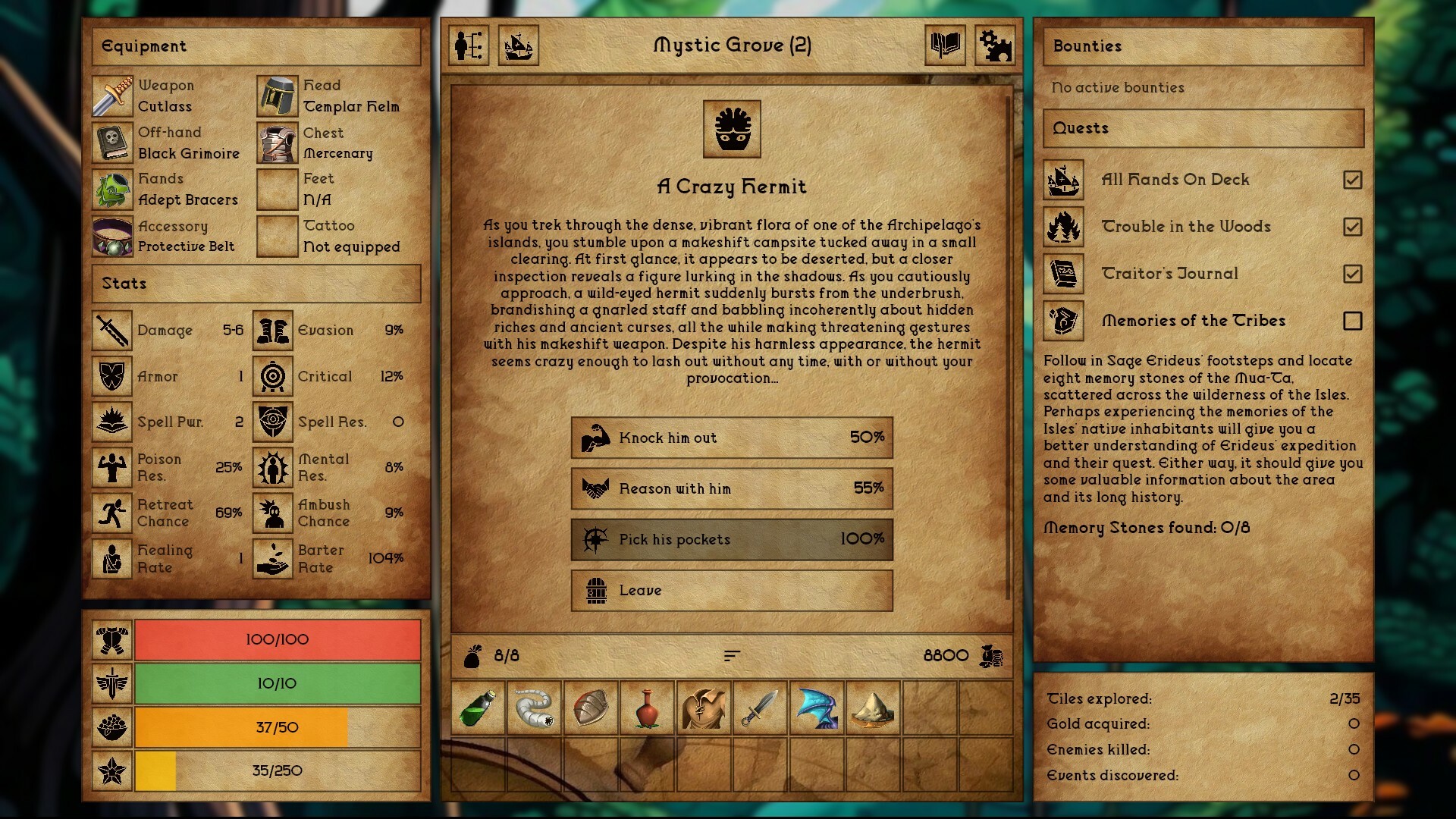Select the green potion in the inventory
Viewport: 1456px width, 819px height.
(x=478, y=709)
